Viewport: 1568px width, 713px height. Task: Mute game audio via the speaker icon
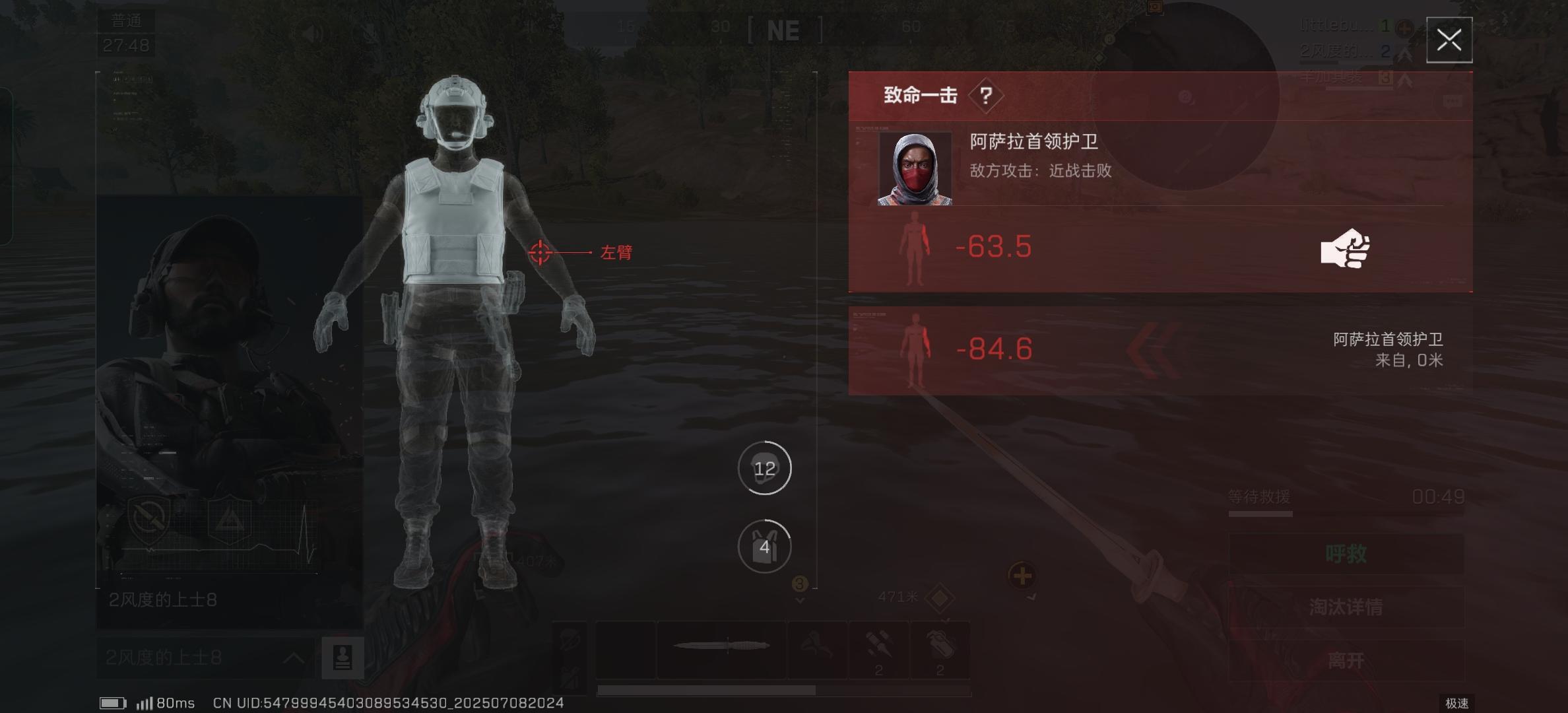311,32
